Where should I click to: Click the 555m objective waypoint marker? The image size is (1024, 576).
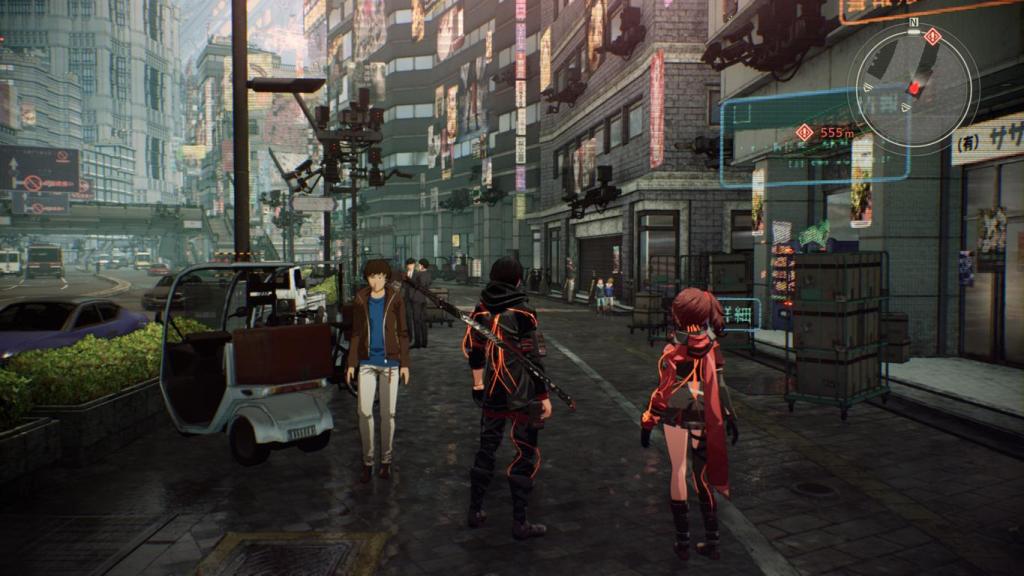tap(805, 132)
